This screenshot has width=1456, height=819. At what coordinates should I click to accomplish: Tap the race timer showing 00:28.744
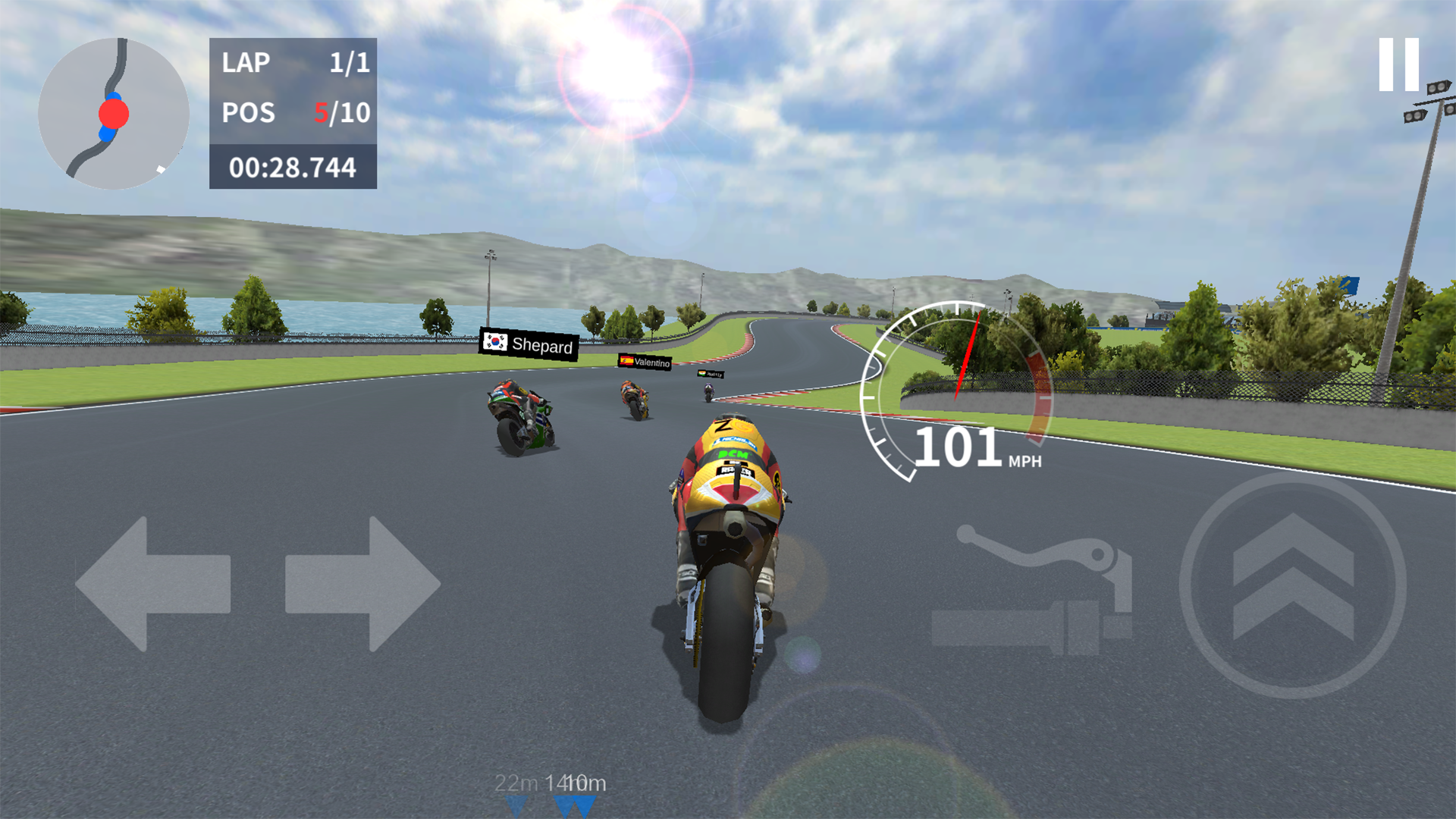click(292, 167)
